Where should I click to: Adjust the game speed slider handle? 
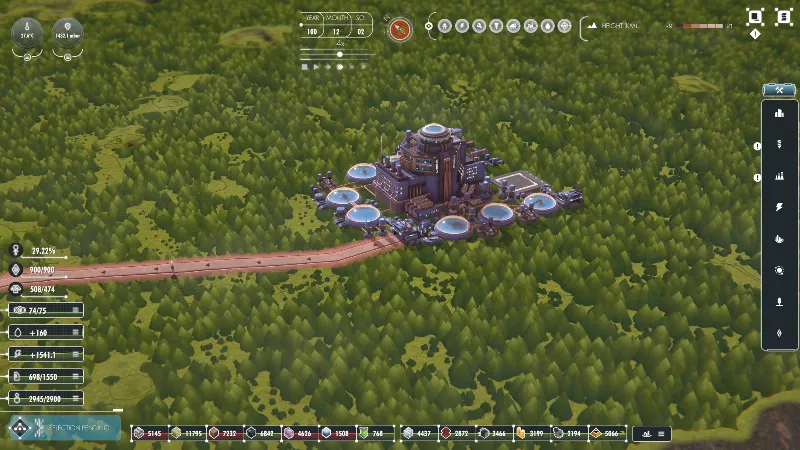[339, 55]
